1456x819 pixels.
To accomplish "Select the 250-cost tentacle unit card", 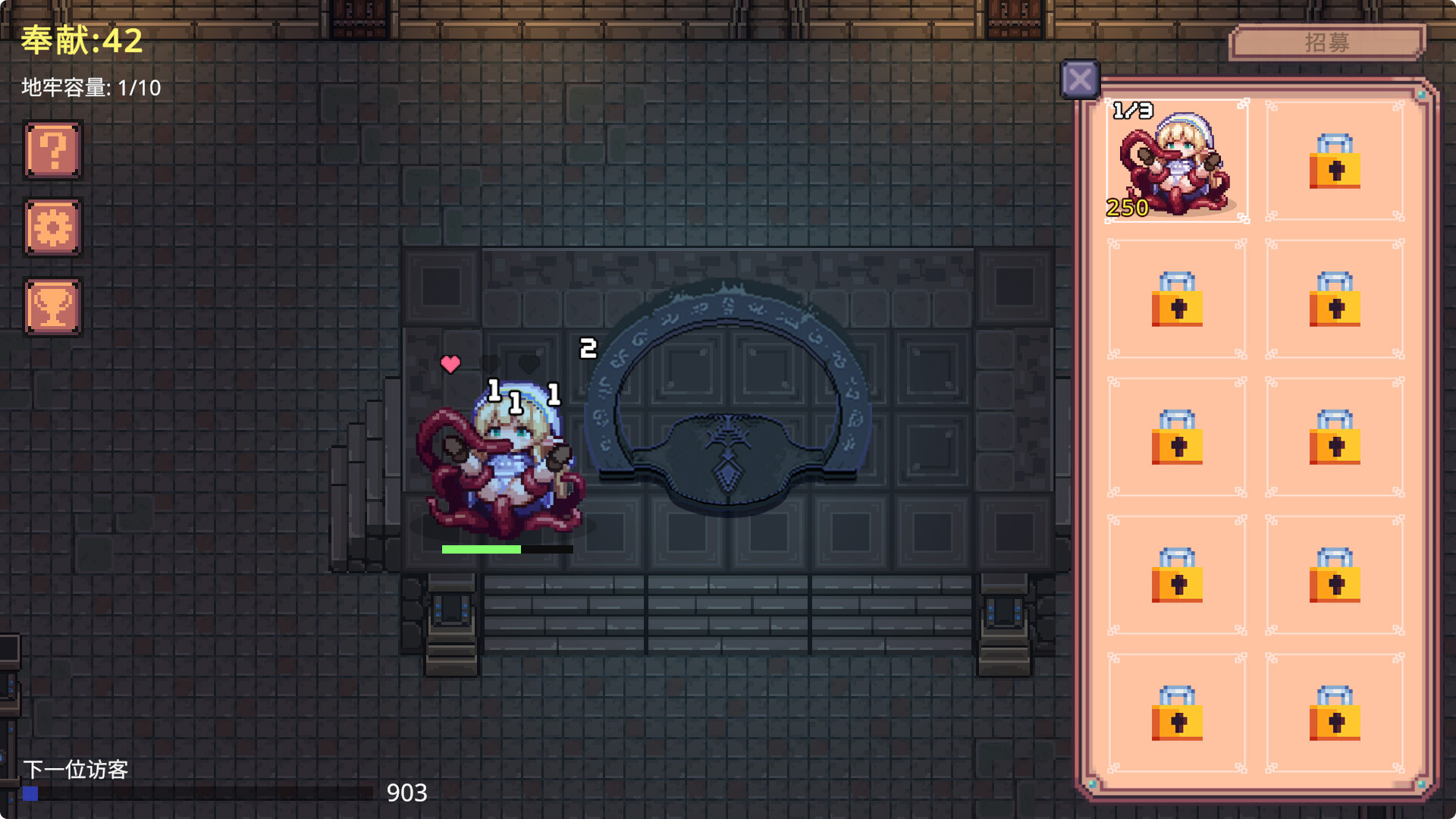I will coord(1176,161).
